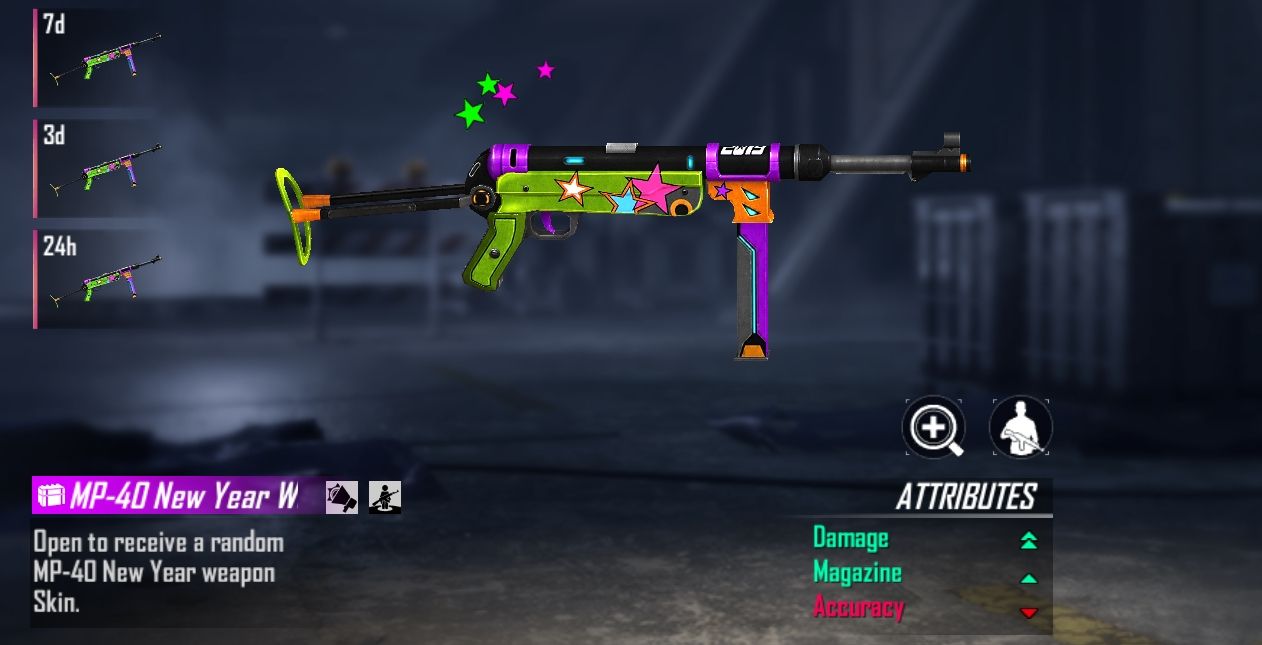This screenshot has width=1262, height=645.
Task: Select the 7d weapon skin thumbnail
Action: [100, 58]
